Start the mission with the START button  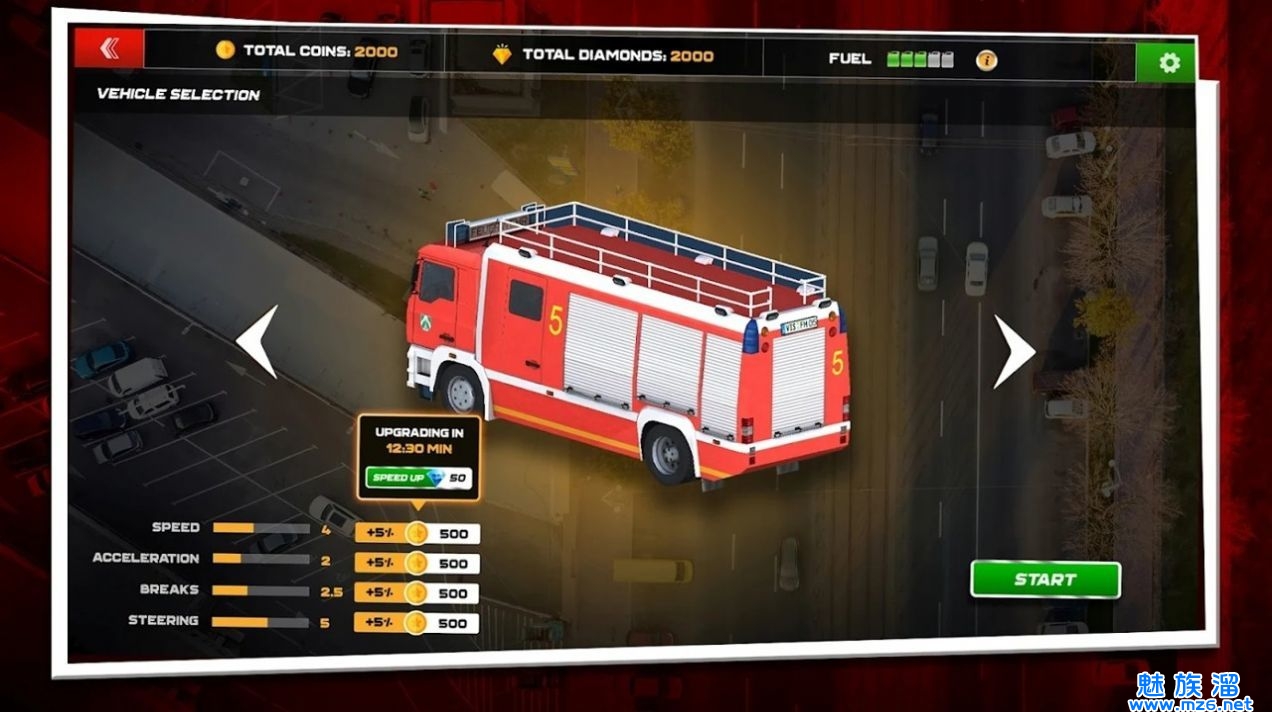1045,579
